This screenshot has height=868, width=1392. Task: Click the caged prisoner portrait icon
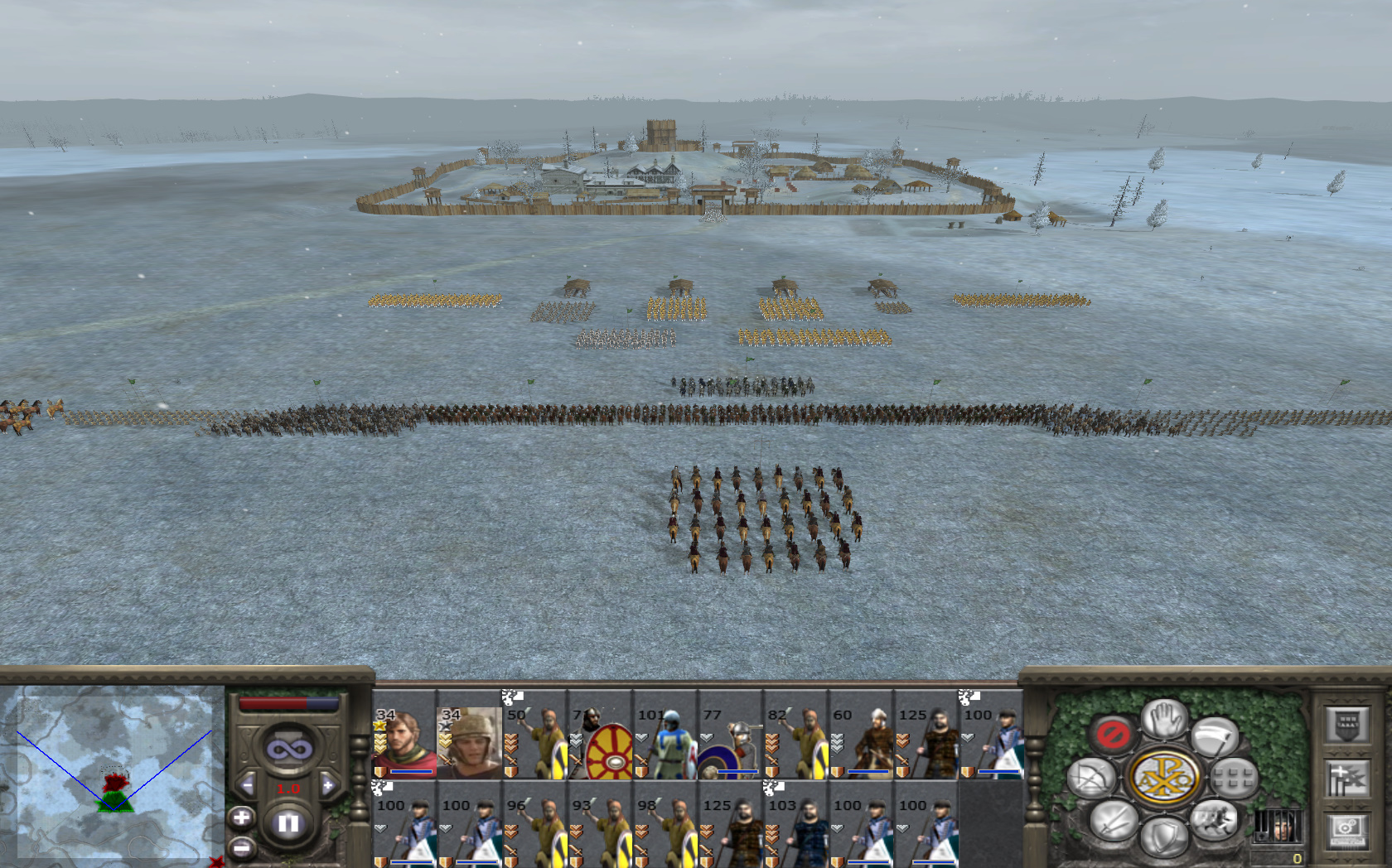(x=1276, y=827)
